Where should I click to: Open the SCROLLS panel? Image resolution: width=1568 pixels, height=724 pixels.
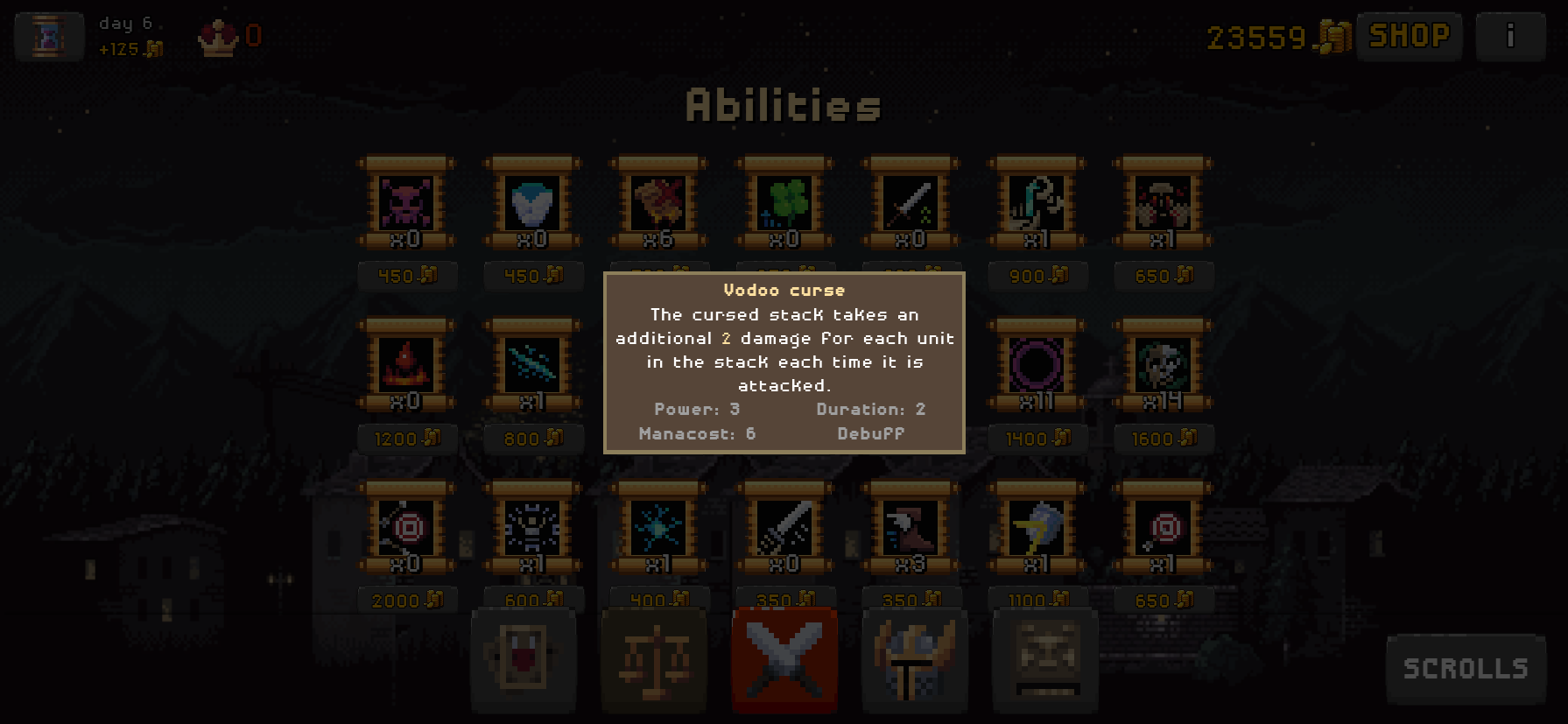pos(1466,669)
